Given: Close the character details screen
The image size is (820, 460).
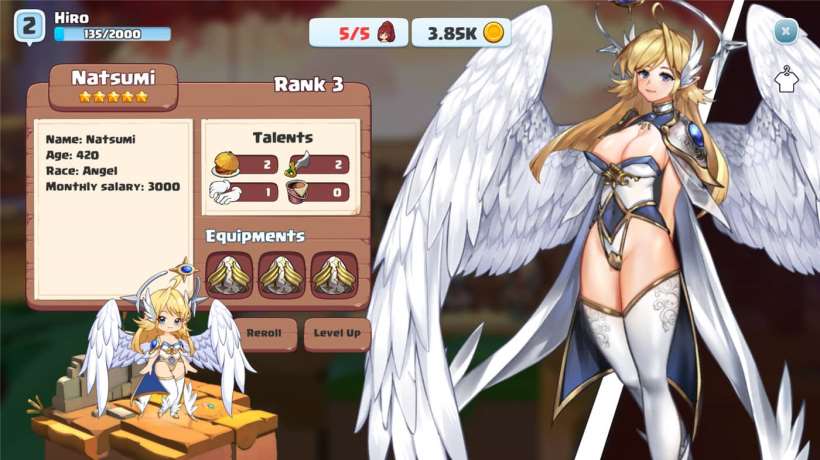Looking at the screenshot, I should [786, 32].
